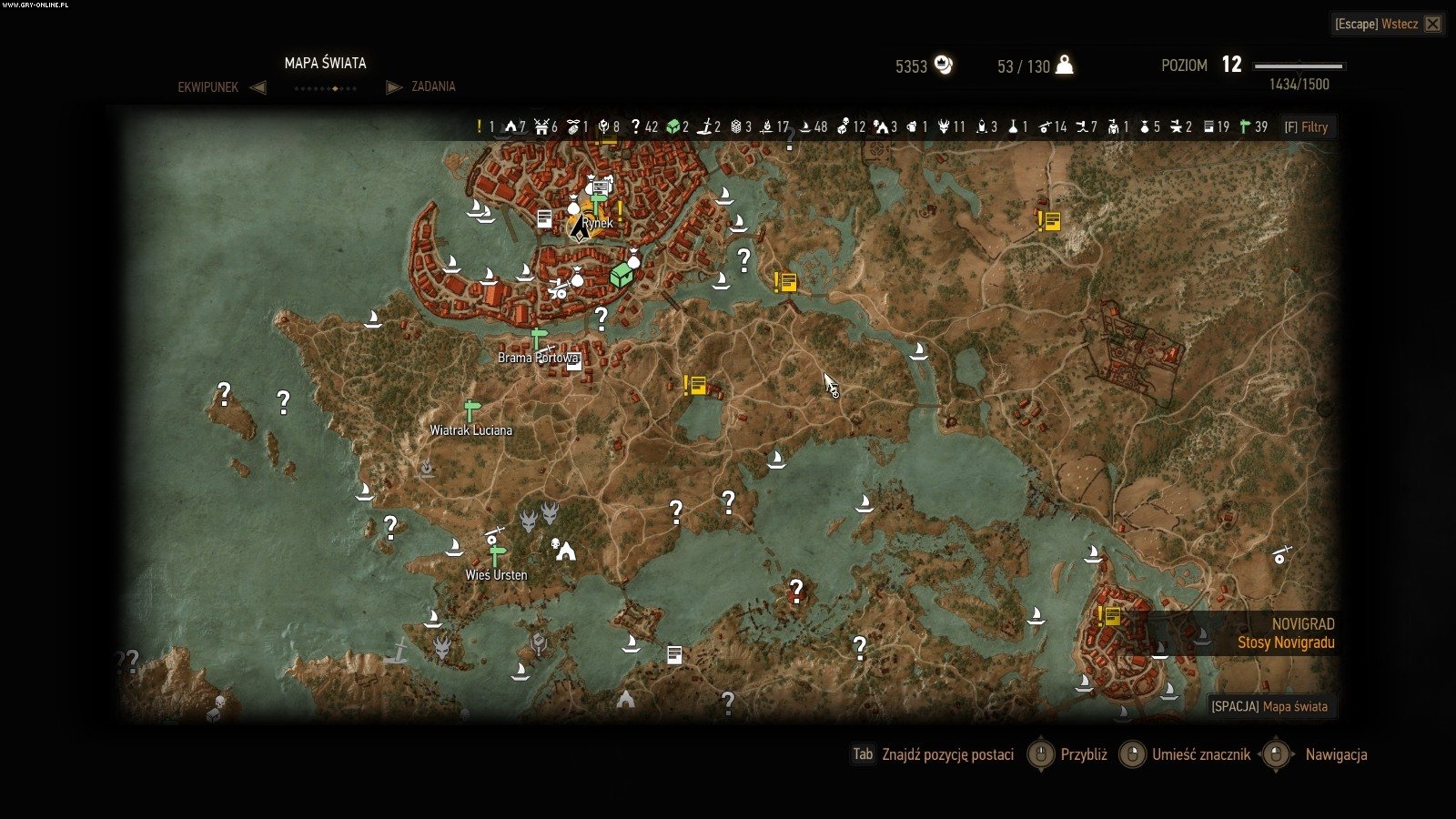Image resolution: width=1456 pixels, height=819 pixels.
Task: Choose the Wiatrak Luciana signpost marker
Action: (470, 411)
